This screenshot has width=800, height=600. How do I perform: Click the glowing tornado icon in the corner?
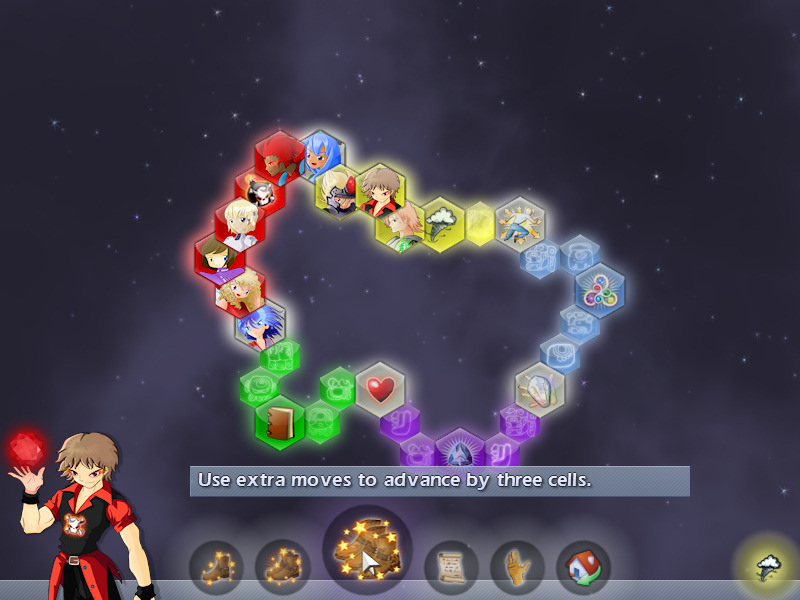click(x=768, y=568)
